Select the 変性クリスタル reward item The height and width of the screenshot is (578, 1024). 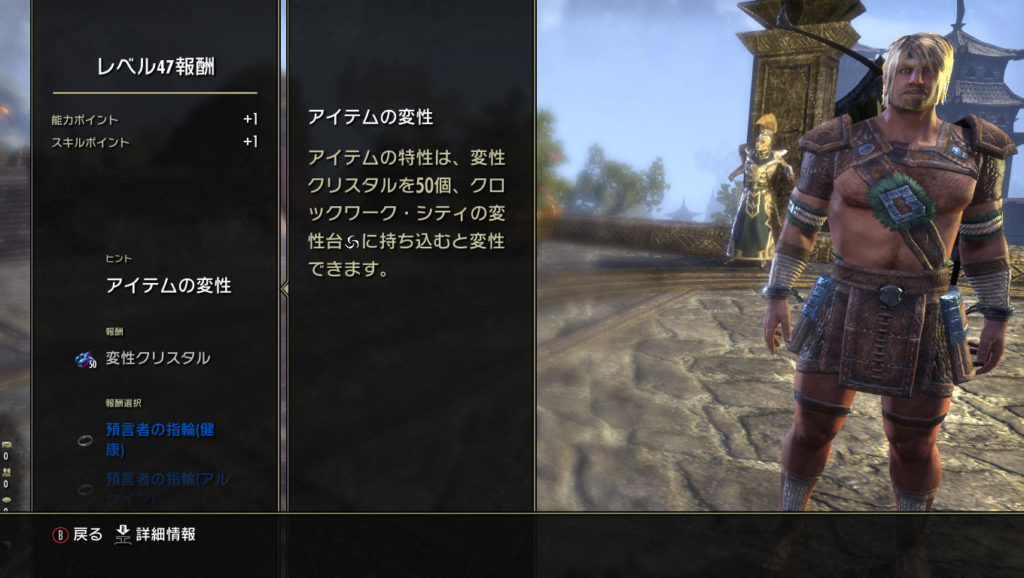click(157, 358)
